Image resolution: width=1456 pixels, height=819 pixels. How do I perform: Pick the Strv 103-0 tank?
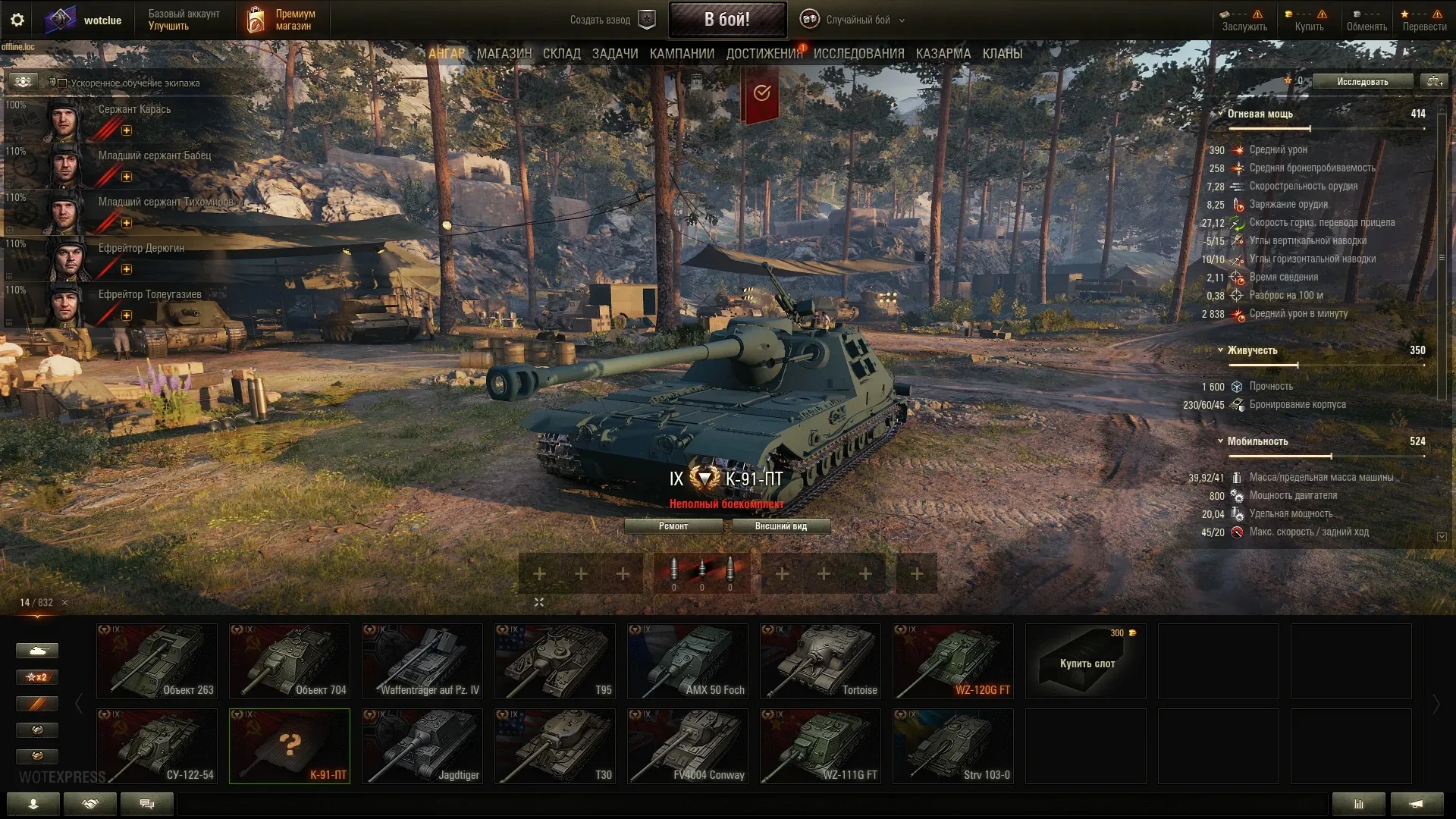click(x=953, y=745)
